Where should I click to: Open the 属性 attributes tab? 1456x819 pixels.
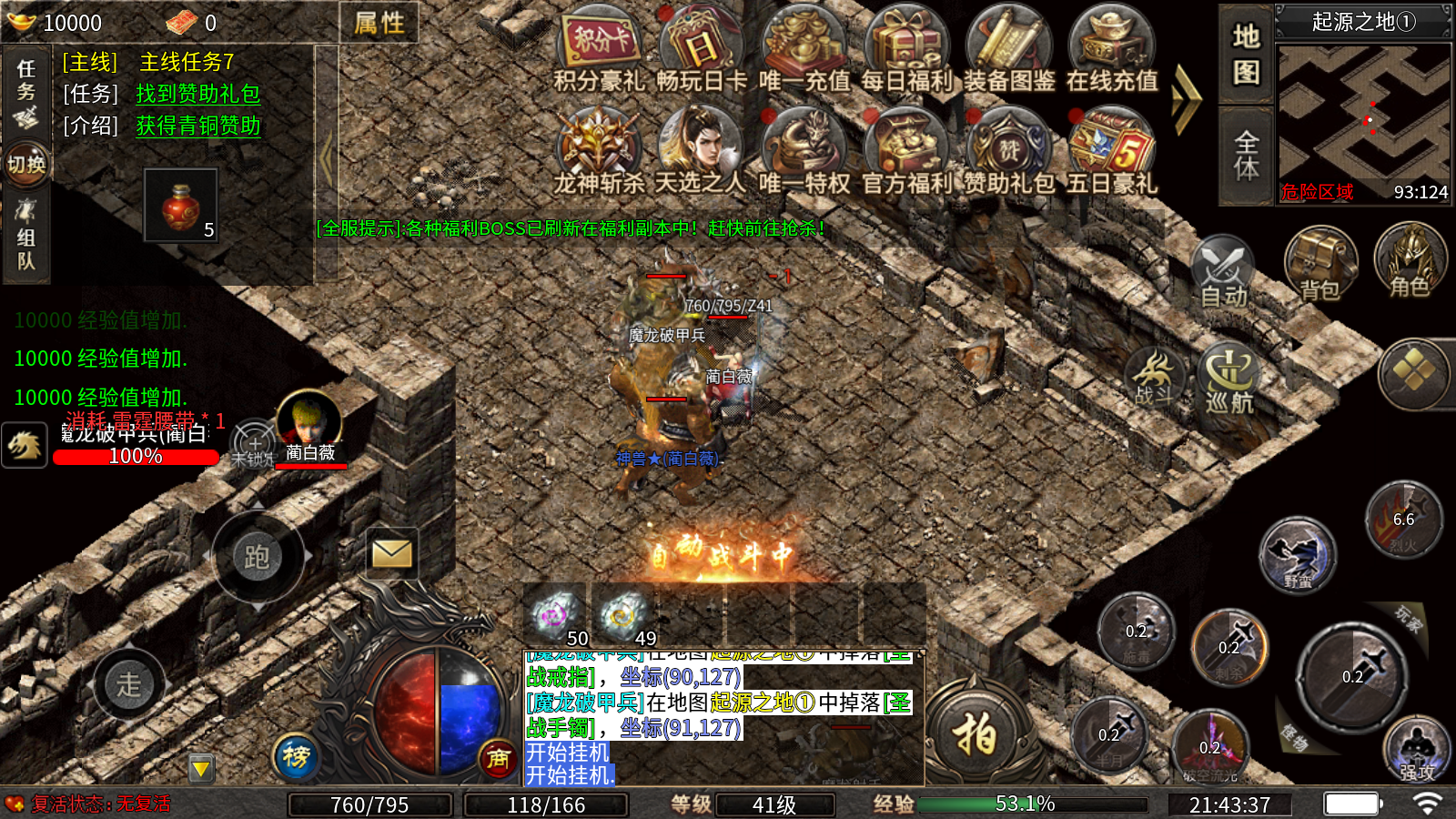point(379,23)
